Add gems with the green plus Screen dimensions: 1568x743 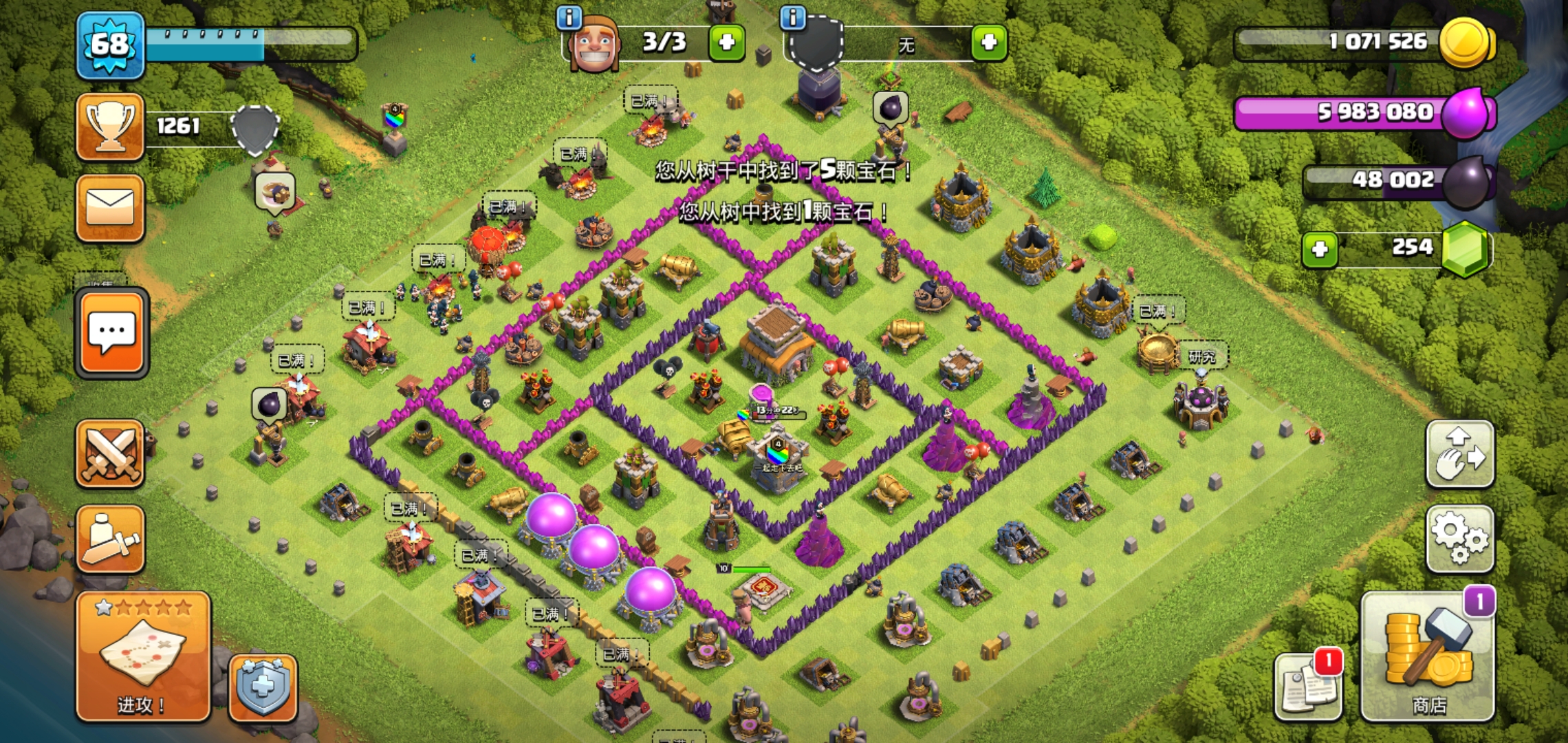point(1320,249)
